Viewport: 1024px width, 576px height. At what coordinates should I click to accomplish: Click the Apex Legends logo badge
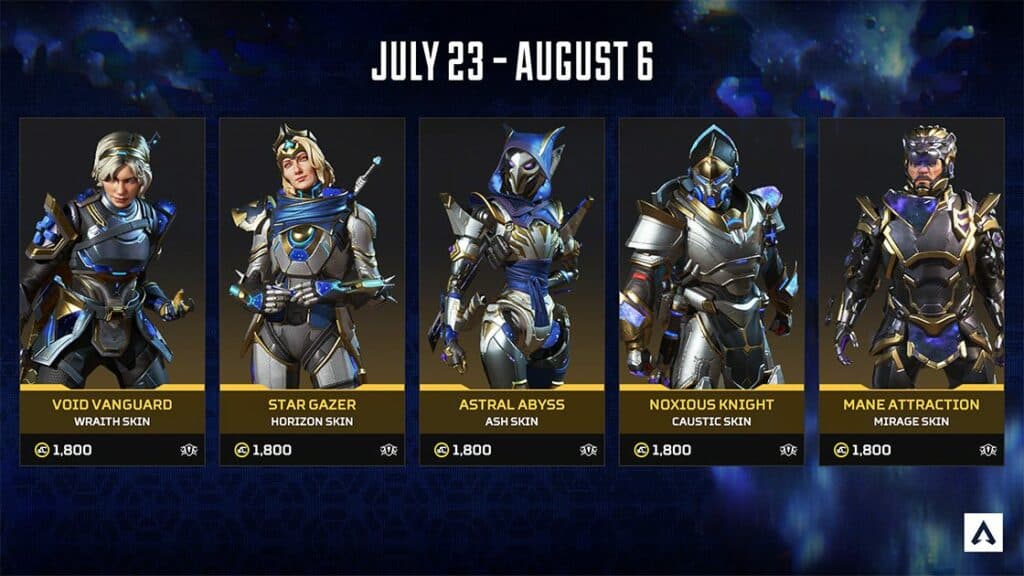coord(984,533)
